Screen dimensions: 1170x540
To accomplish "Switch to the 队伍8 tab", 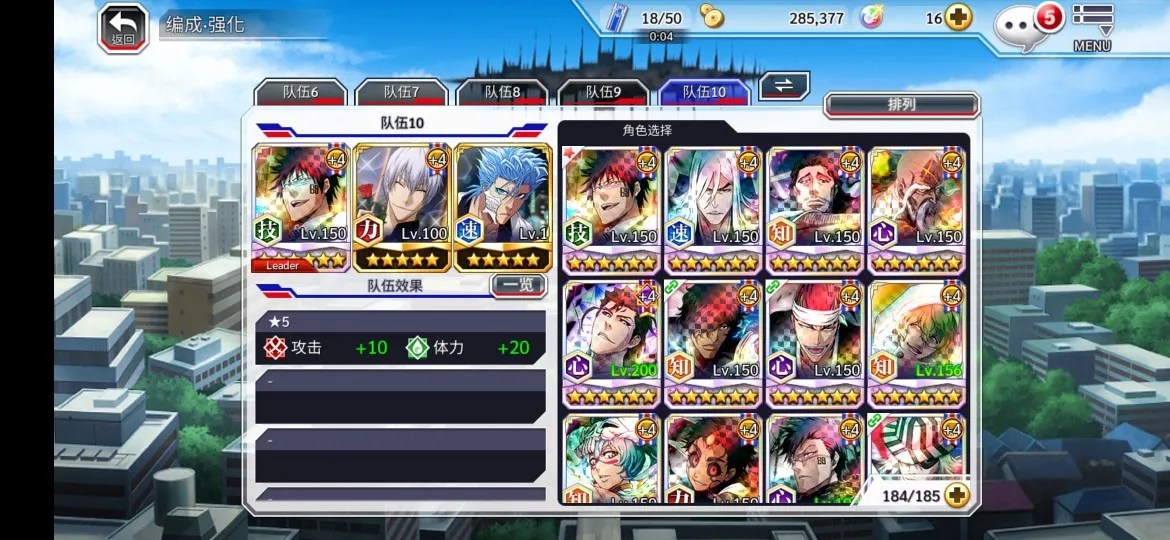I will point(502,92).
